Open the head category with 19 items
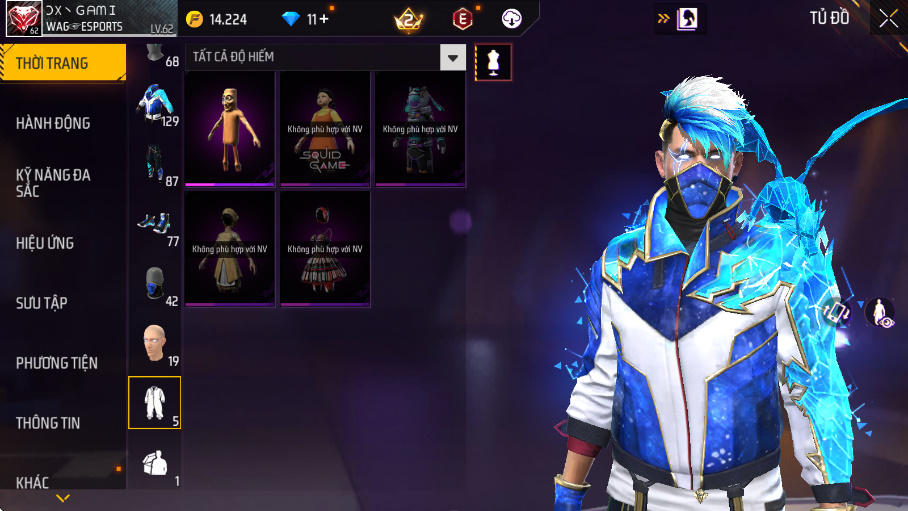 click(154, 343)
